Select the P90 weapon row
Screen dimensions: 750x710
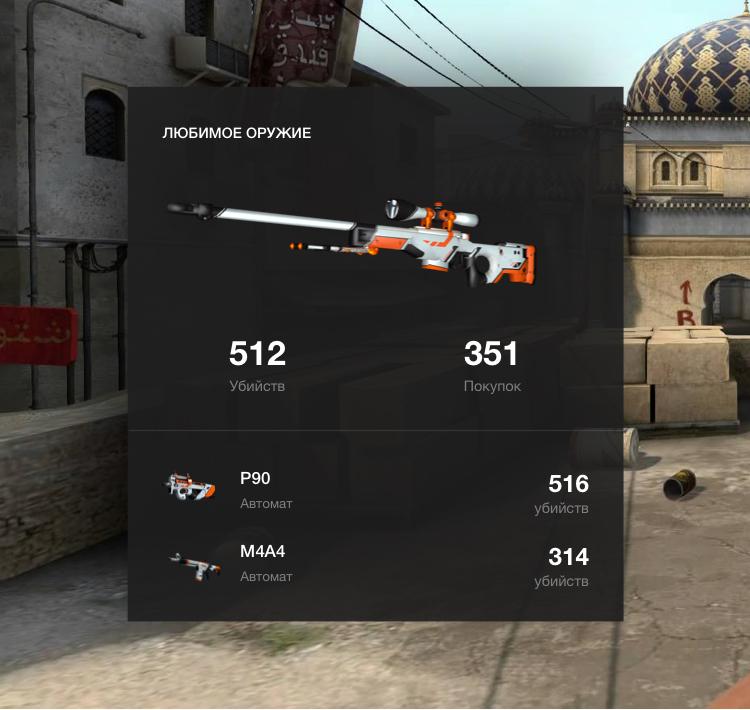375,489
